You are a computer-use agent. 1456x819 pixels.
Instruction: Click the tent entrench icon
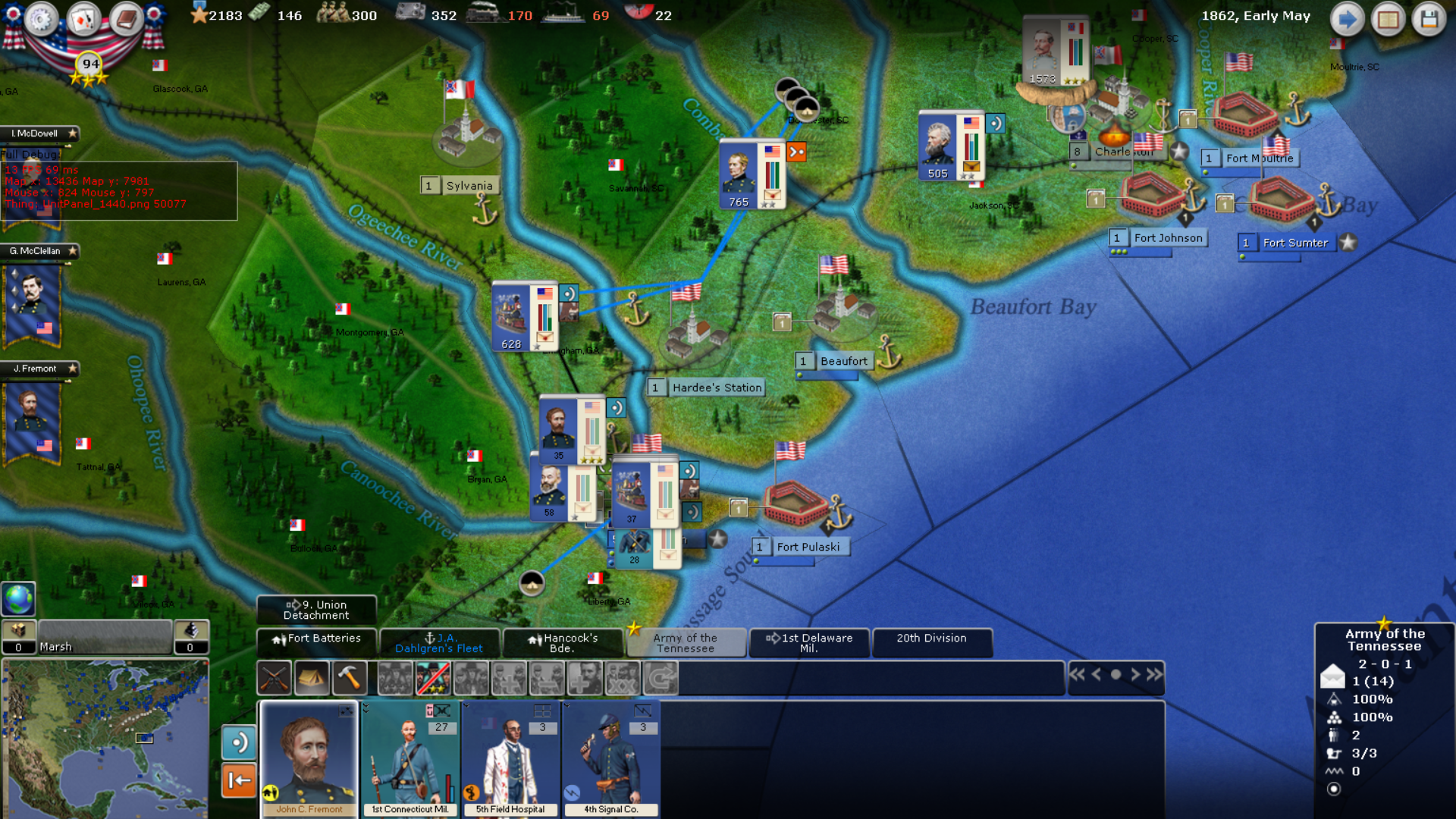[x=312, y=677]
